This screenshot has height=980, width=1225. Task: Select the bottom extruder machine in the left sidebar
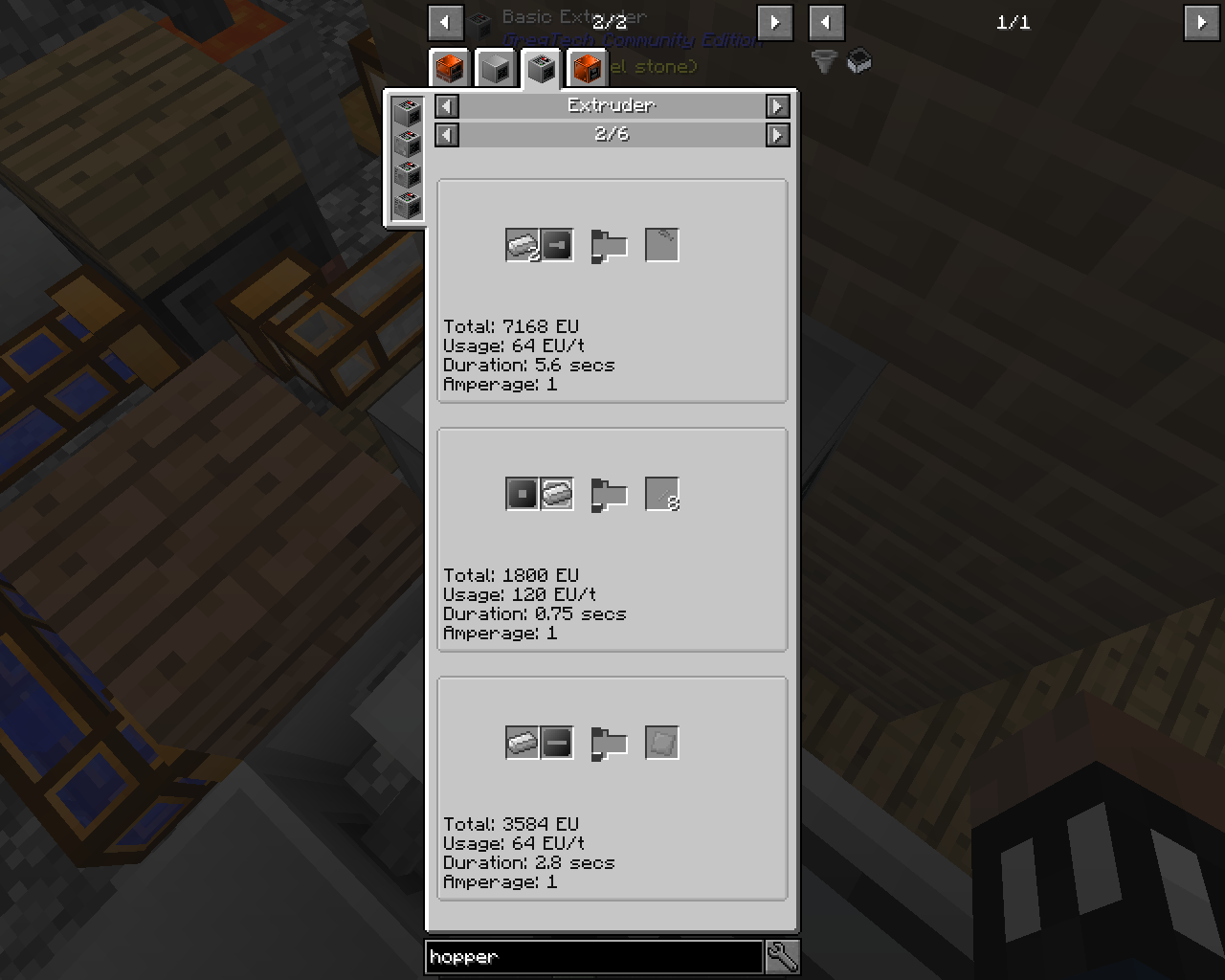(x=407, y=204)
